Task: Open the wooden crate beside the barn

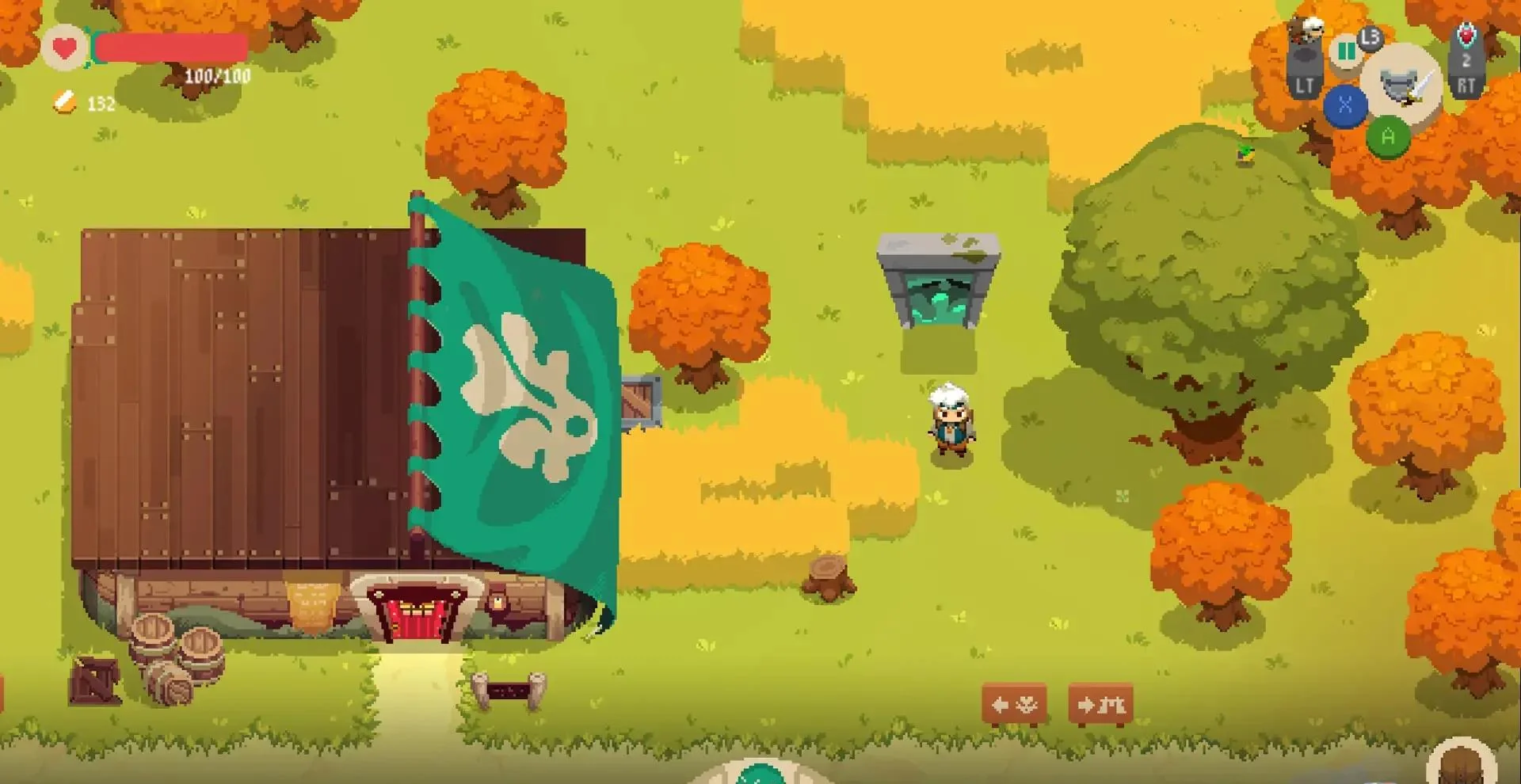Action: 642,400
